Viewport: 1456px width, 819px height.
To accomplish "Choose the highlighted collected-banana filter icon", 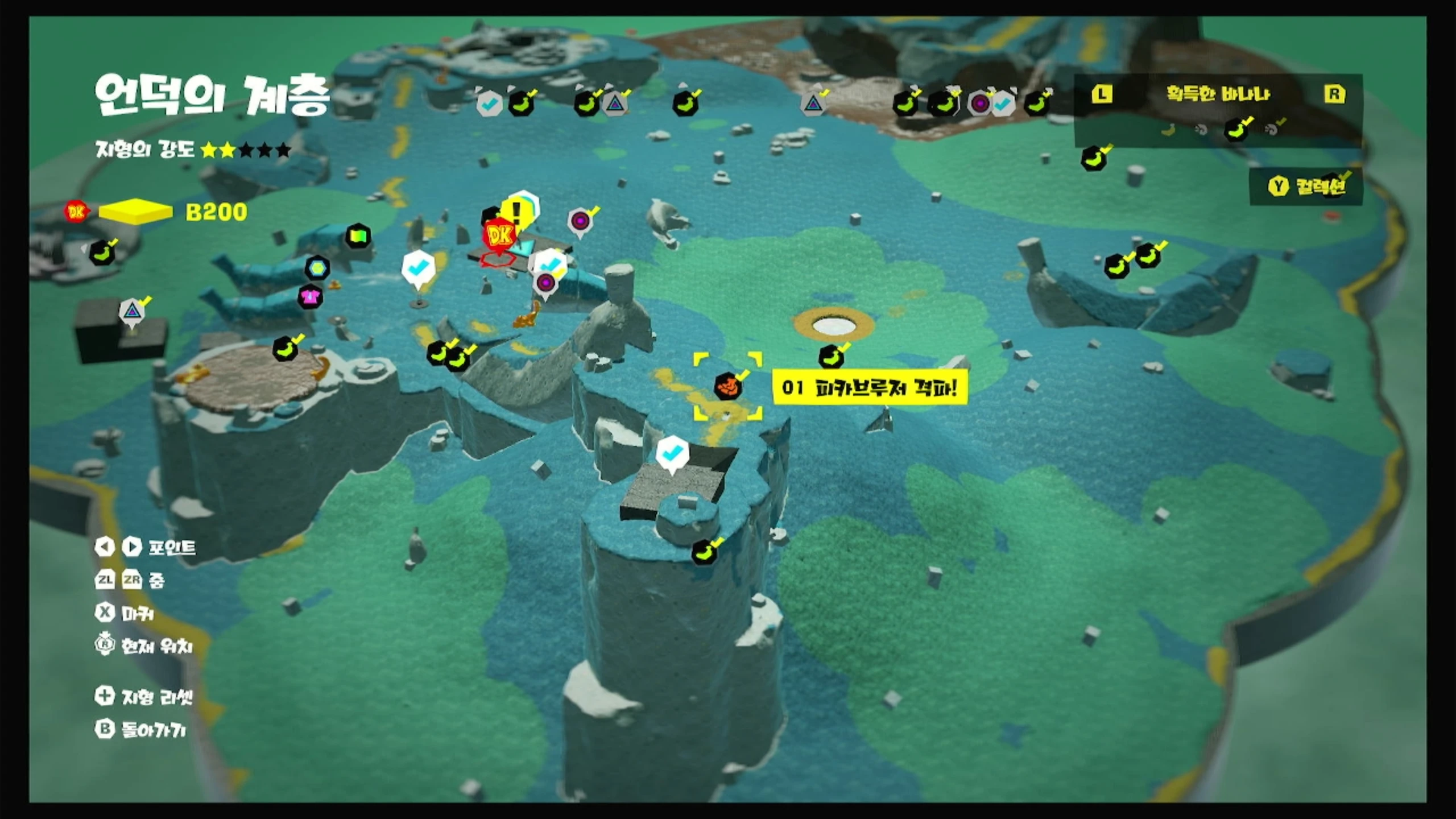I will [x=1237, y=130].
